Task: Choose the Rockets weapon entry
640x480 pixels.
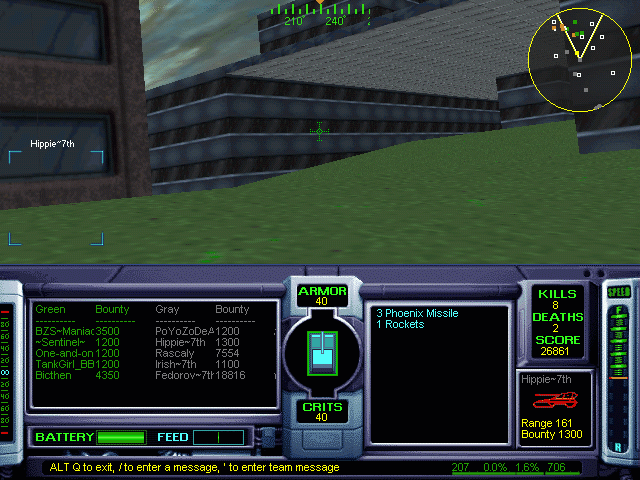Action: coord(399,324)
